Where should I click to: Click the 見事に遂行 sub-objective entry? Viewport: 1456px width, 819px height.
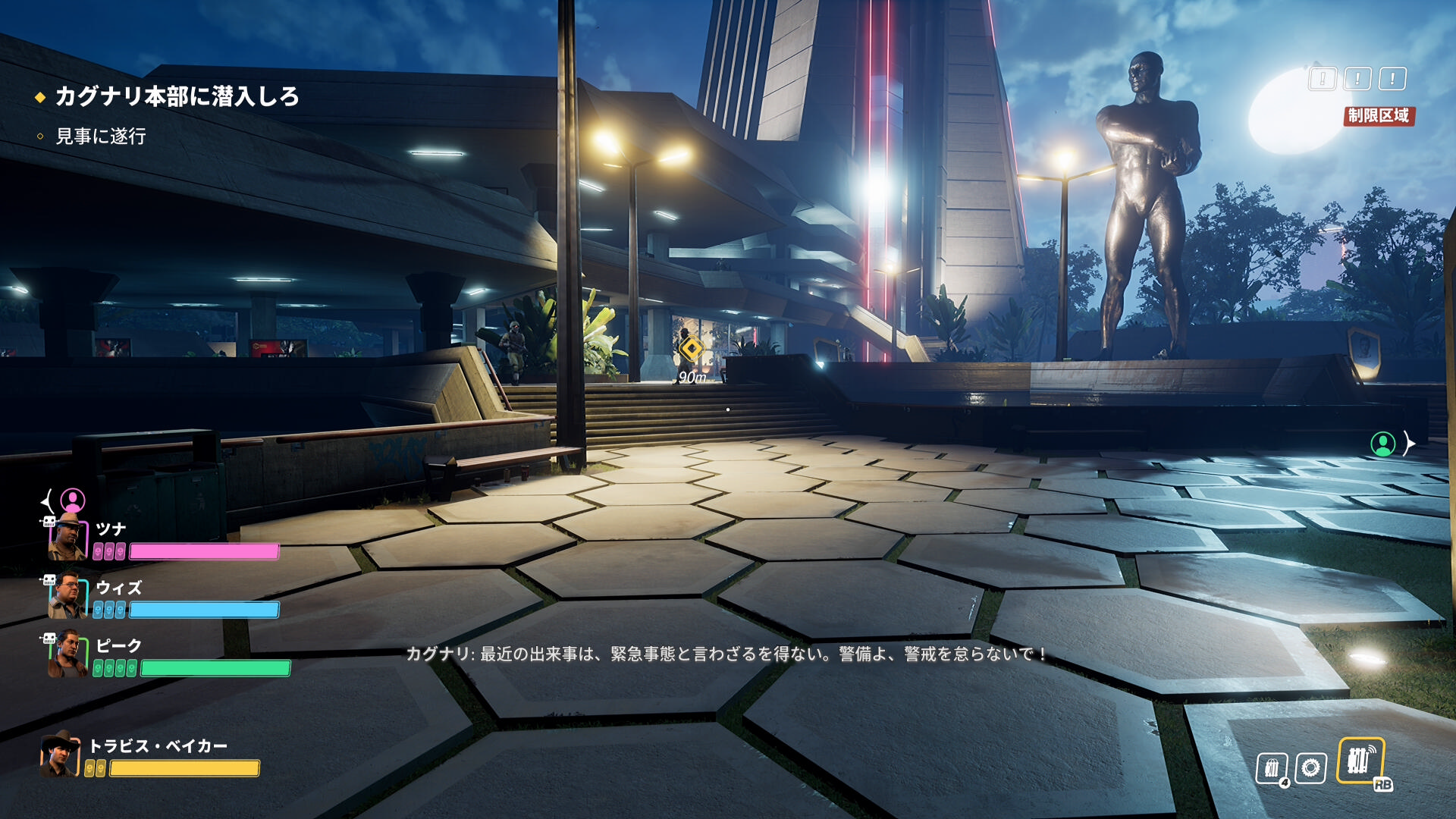[100, 136]
